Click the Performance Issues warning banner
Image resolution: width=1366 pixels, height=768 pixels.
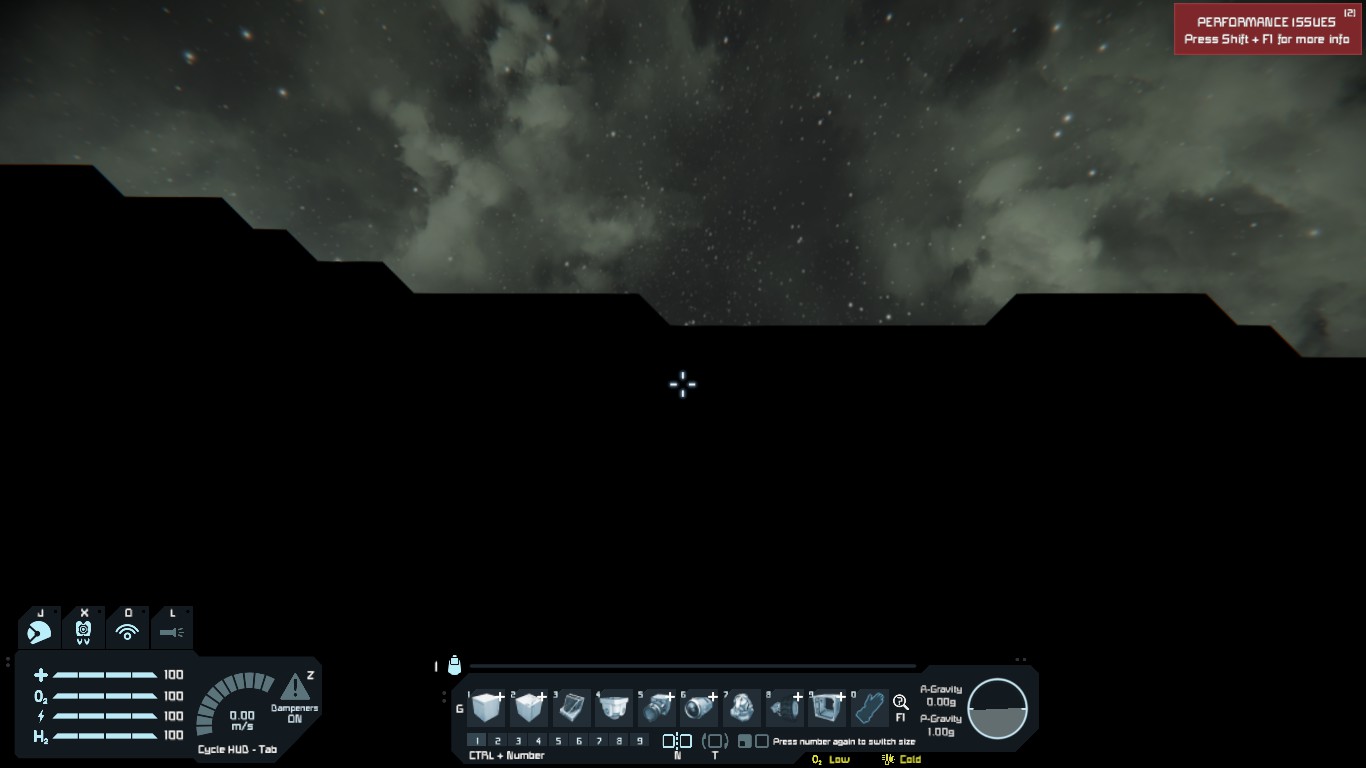[1267, 30]
